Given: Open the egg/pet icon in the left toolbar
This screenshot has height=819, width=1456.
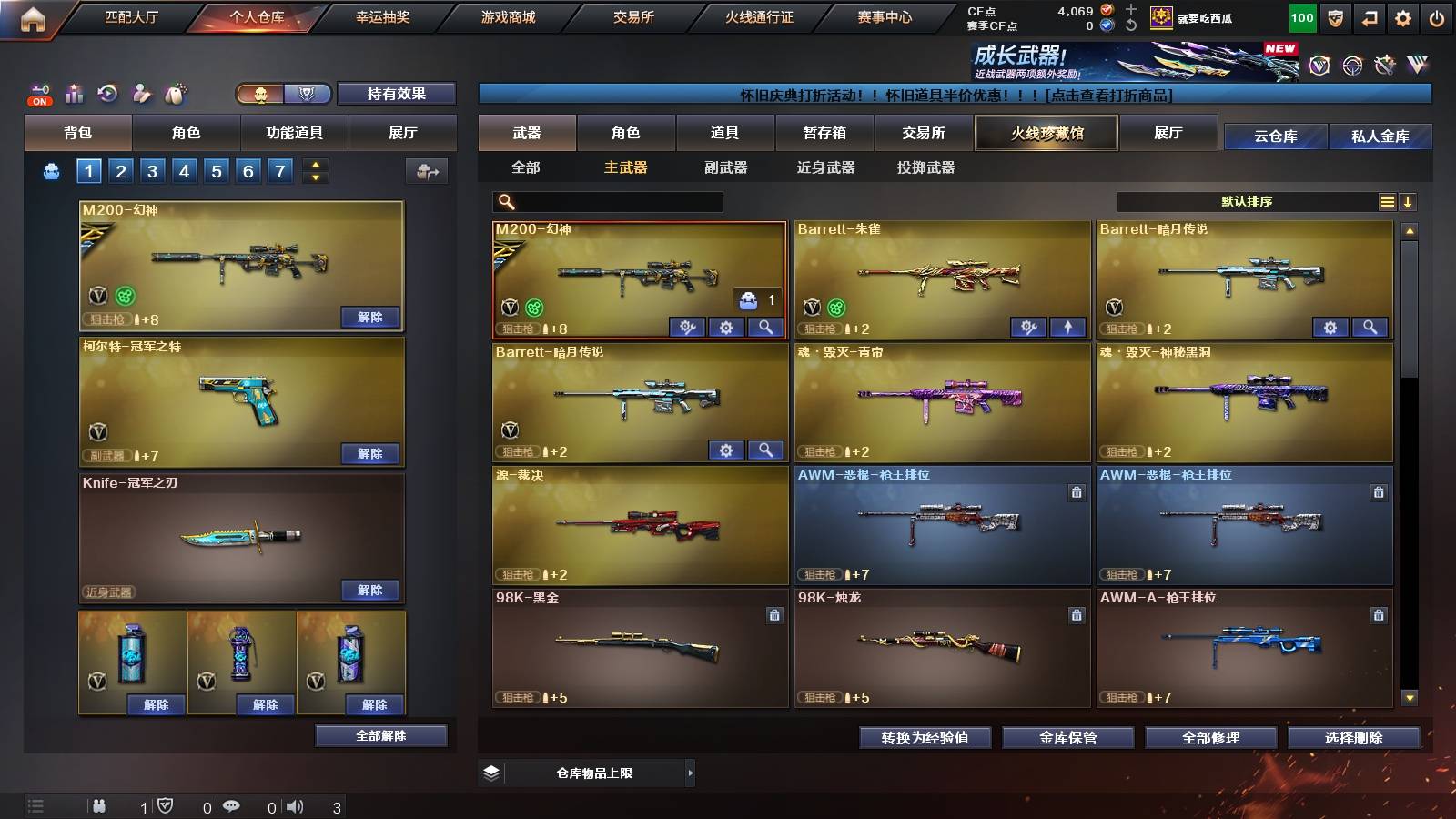Looking at the screenshot, I should click(x=175, y=93).
